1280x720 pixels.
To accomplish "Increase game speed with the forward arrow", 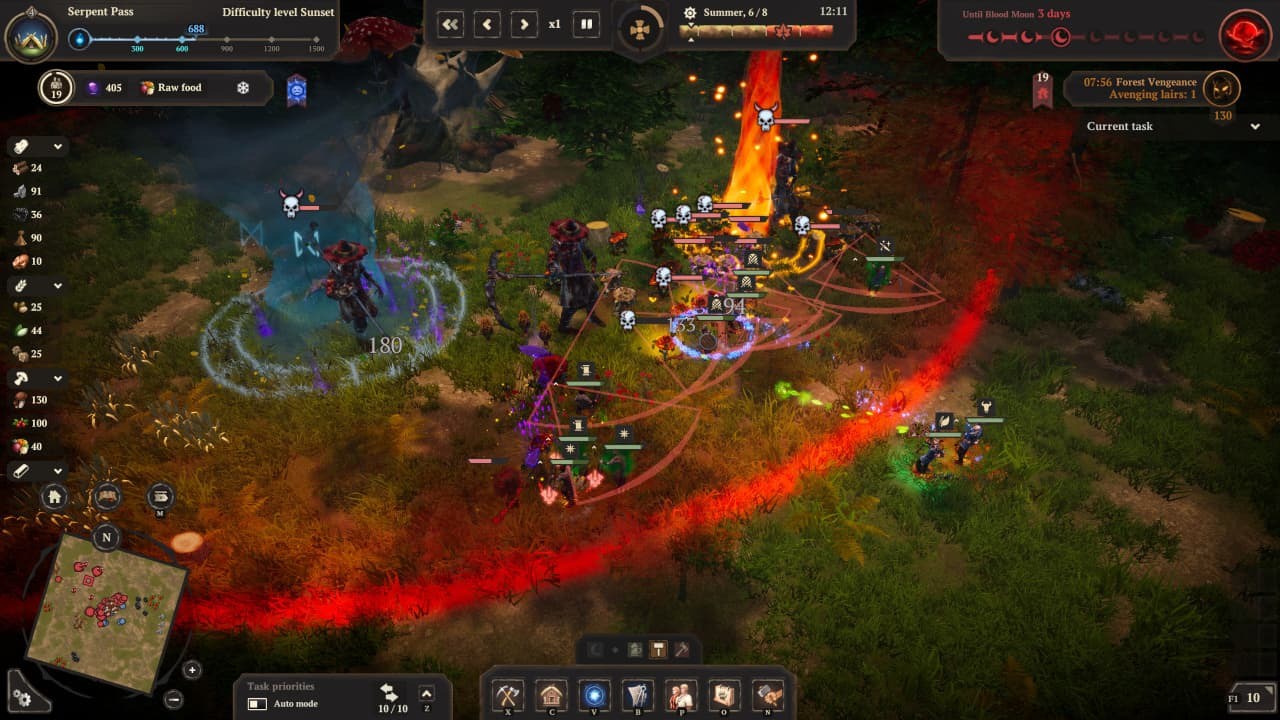I will pos(523,24).
